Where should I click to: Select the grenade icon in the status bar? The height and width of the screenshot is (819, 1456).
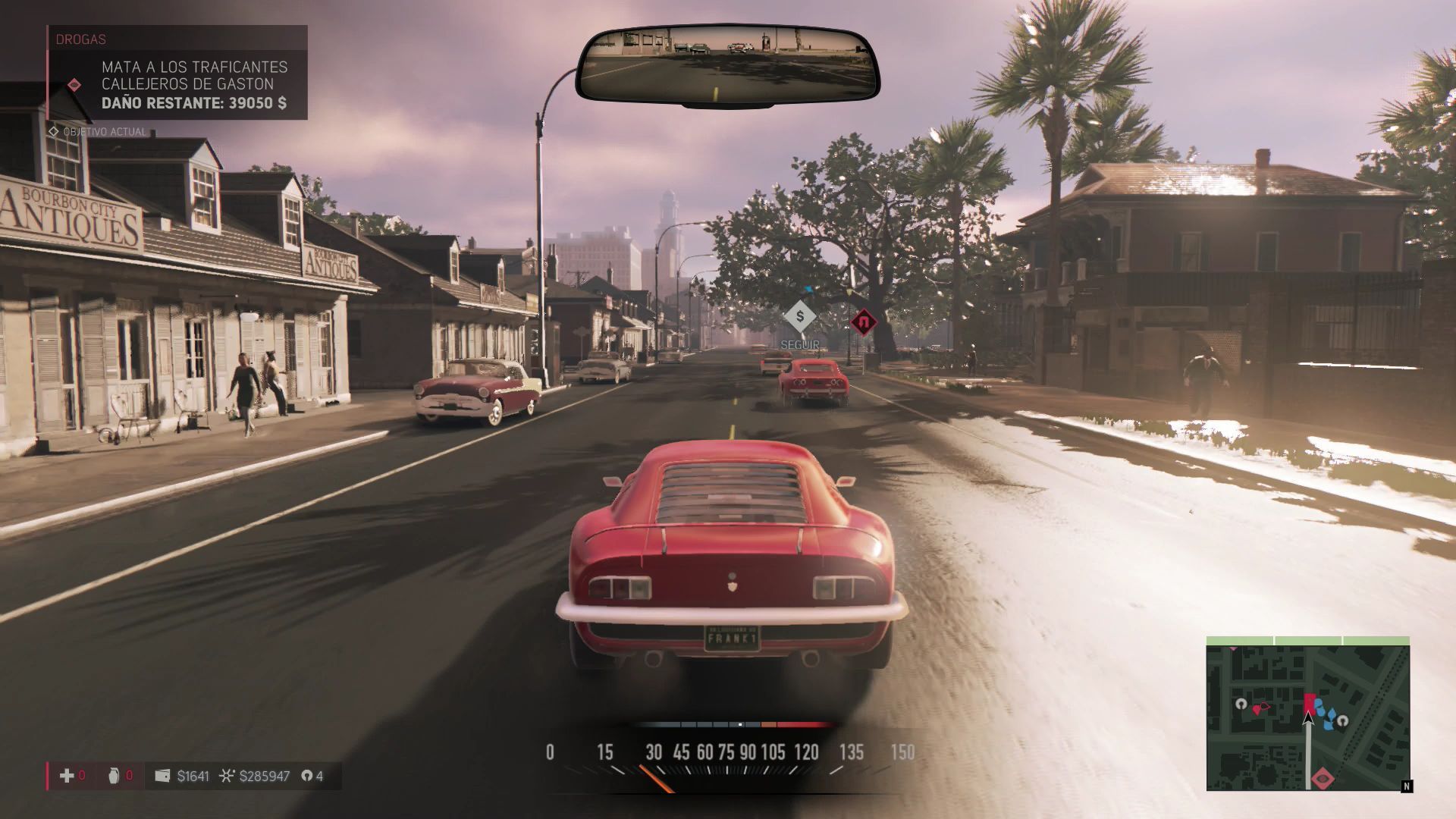(114, 776)
